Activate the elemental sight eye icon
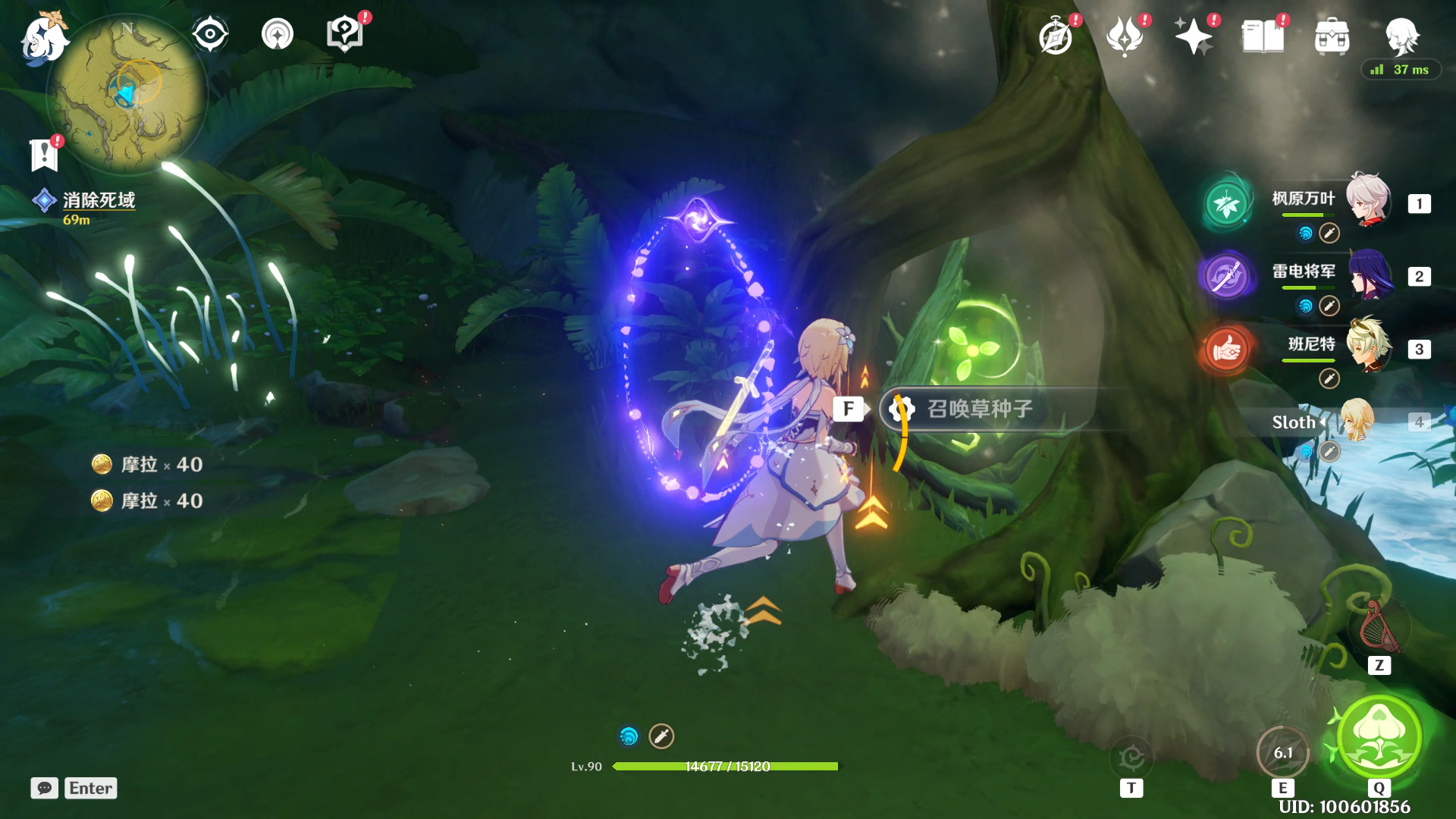Viewport: 1456px width, 819px height. point(209,34)
